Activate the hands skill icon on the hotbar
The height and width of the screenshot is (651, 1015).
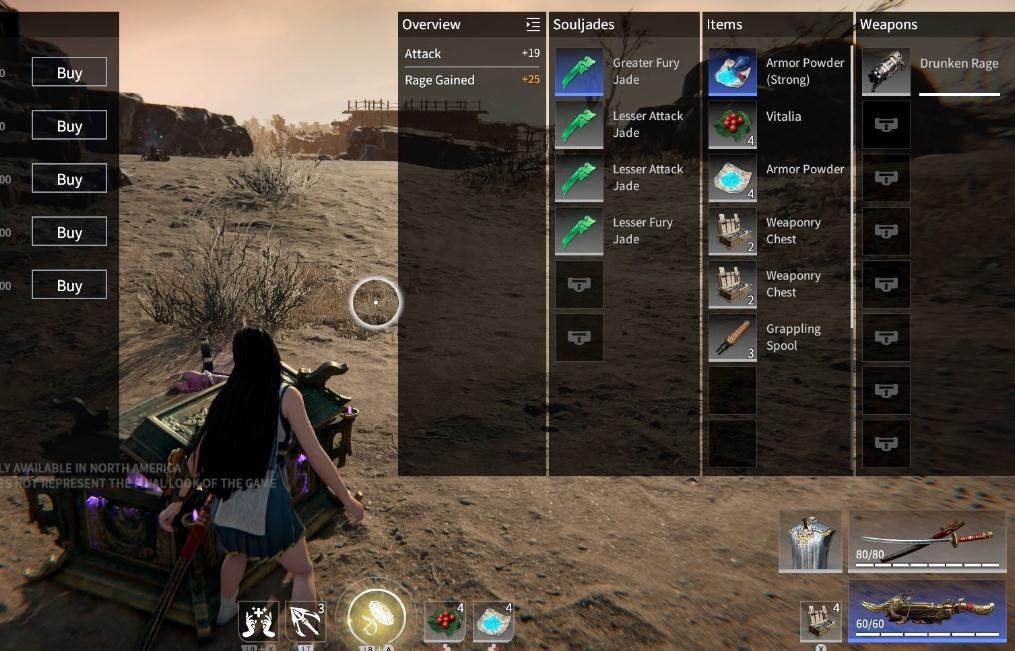[x=258, y=621]
